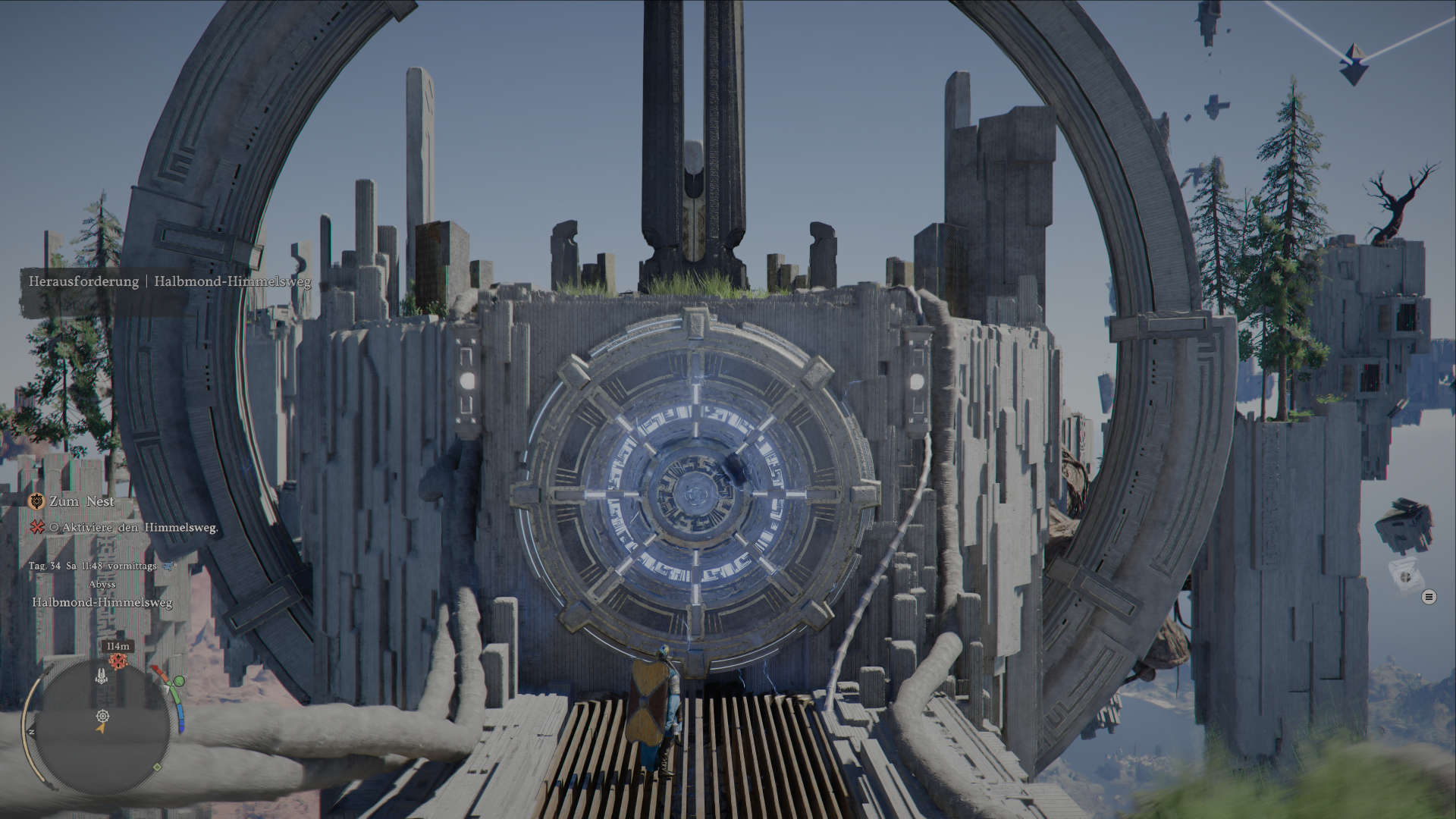Select the Aktiviere den Himmelsweg objective
This screenshot has width=1456, height=819.
[133, 527]
